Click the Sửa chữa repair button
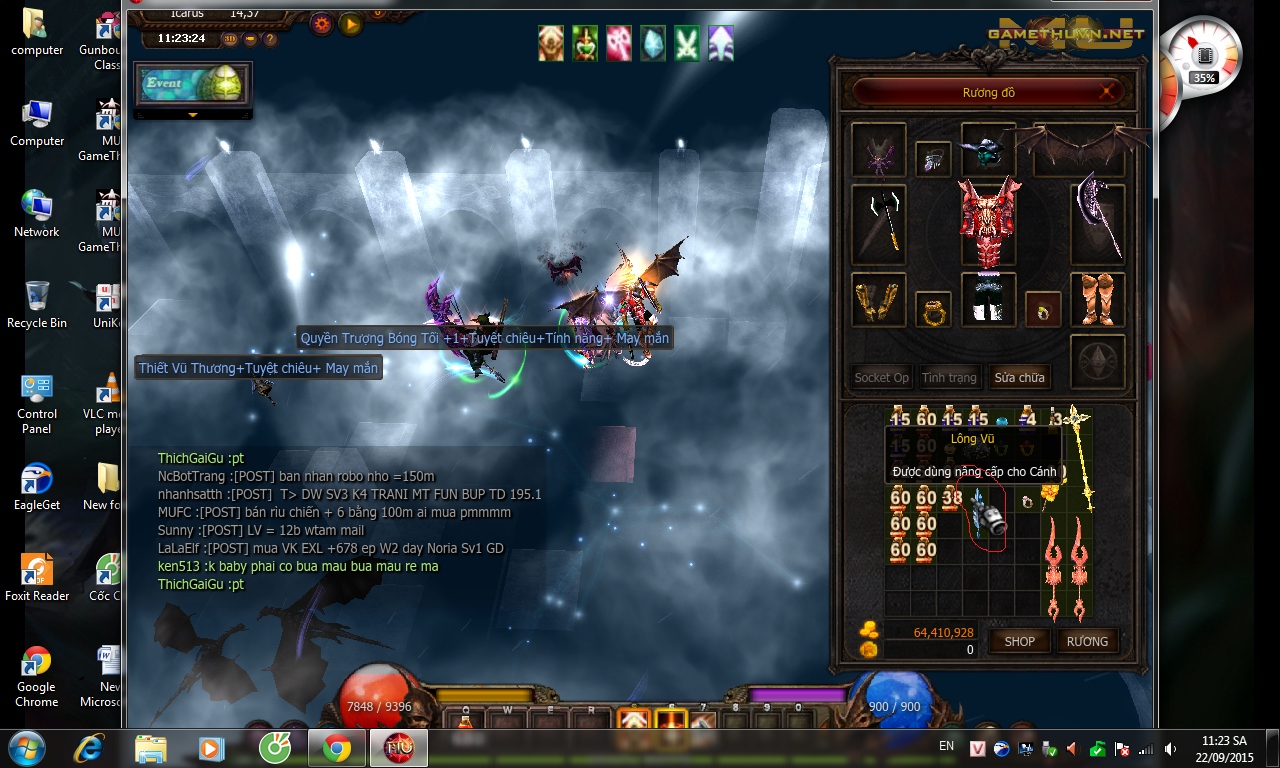Viewport: 1280px width, 768px height. 1019,377
